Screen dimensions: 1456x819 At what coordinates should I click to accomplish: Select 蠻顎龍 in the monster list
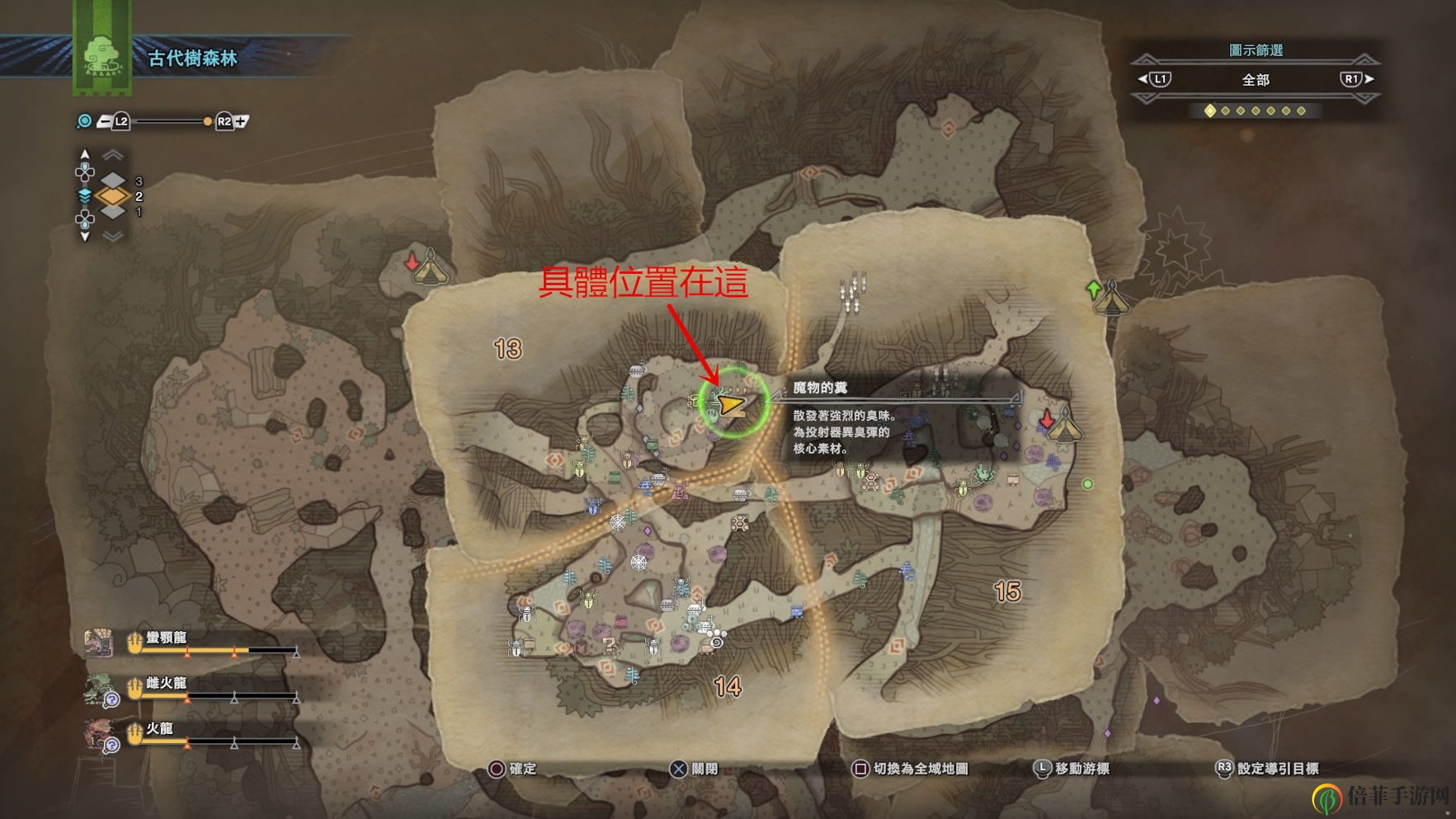tap(166, 638)
